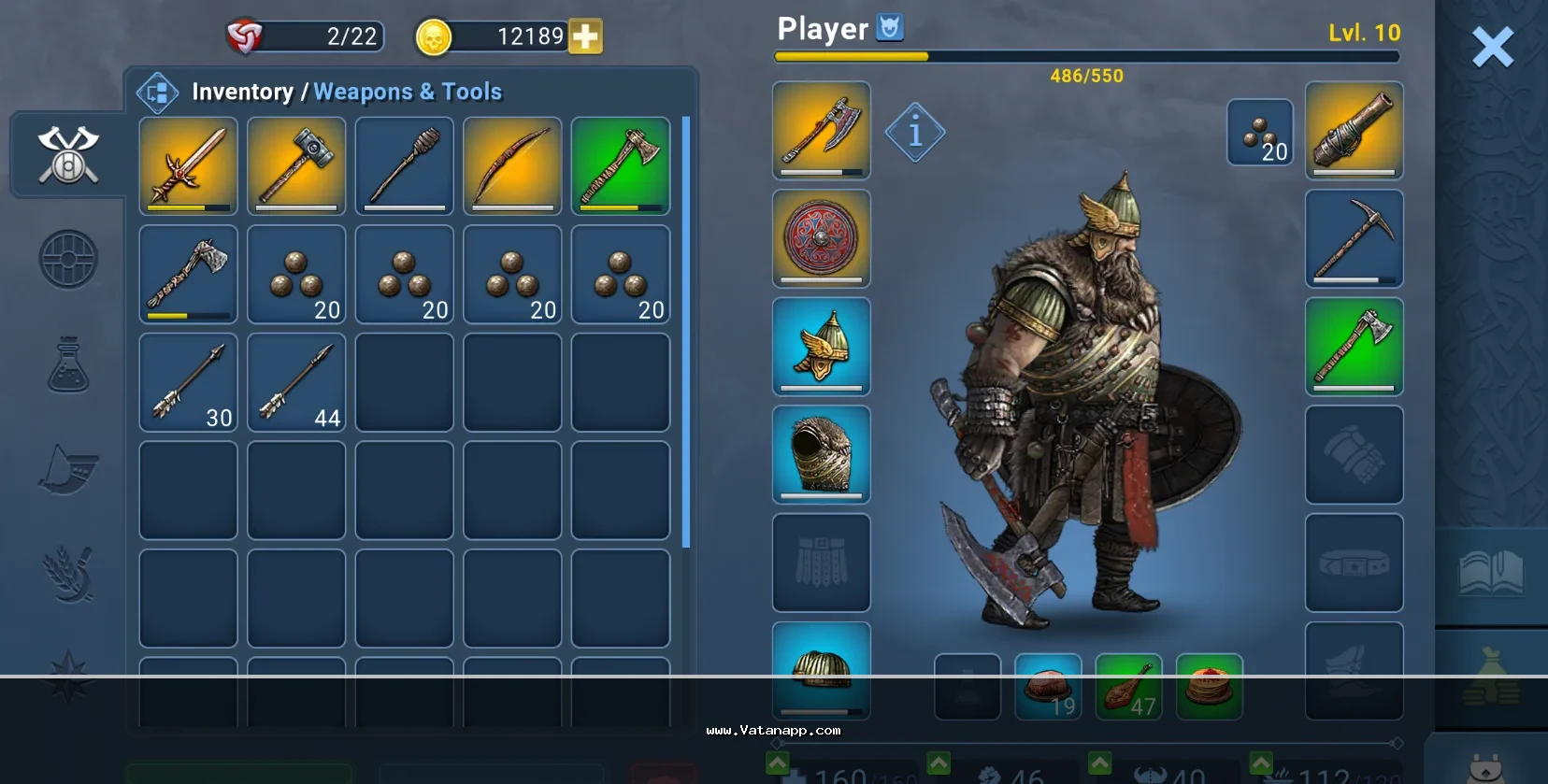The image size is (1548, 784).
Task: Use the roasted meat leg quick slot
Action: click(x=1128, y=688)
